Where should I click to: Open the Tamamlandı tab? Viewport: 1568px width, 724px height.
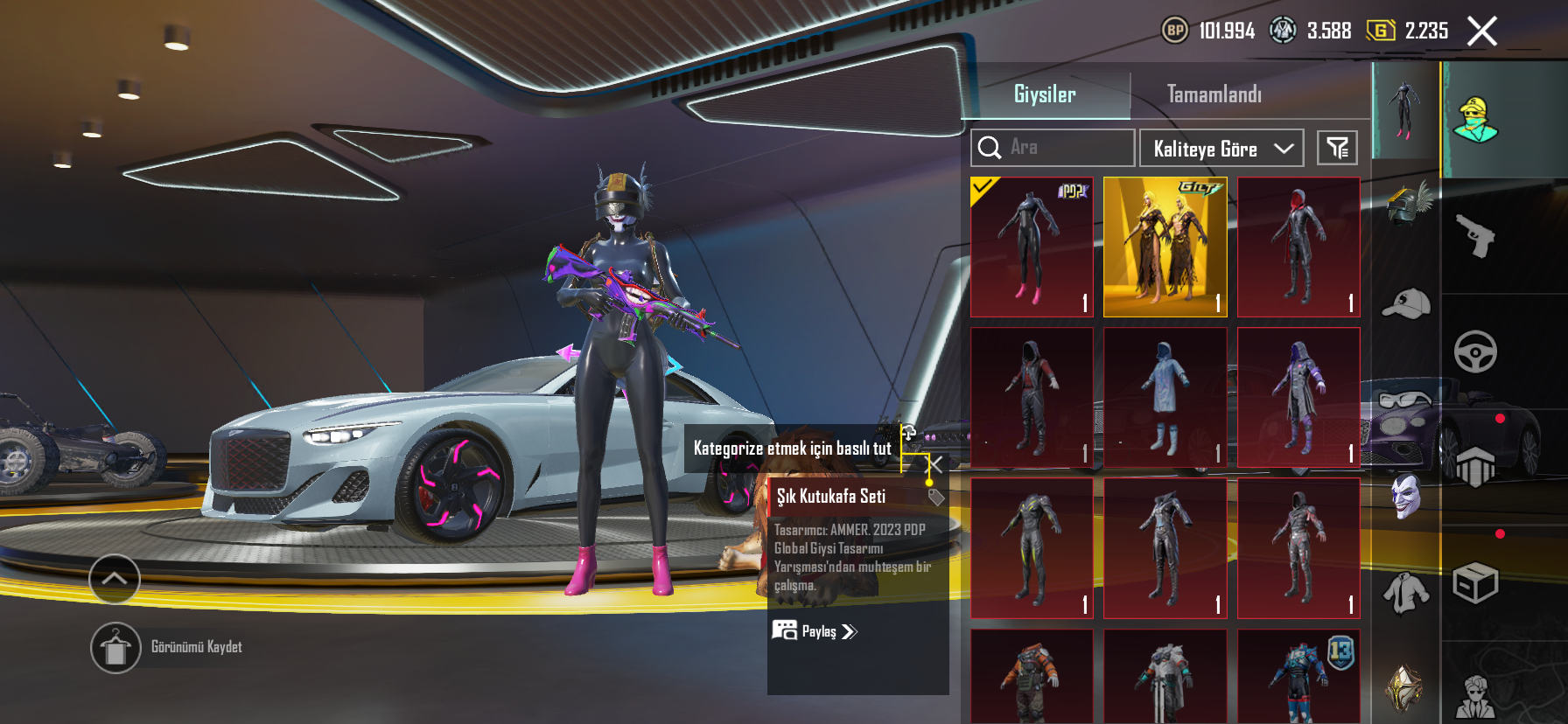click(1214, 94)
